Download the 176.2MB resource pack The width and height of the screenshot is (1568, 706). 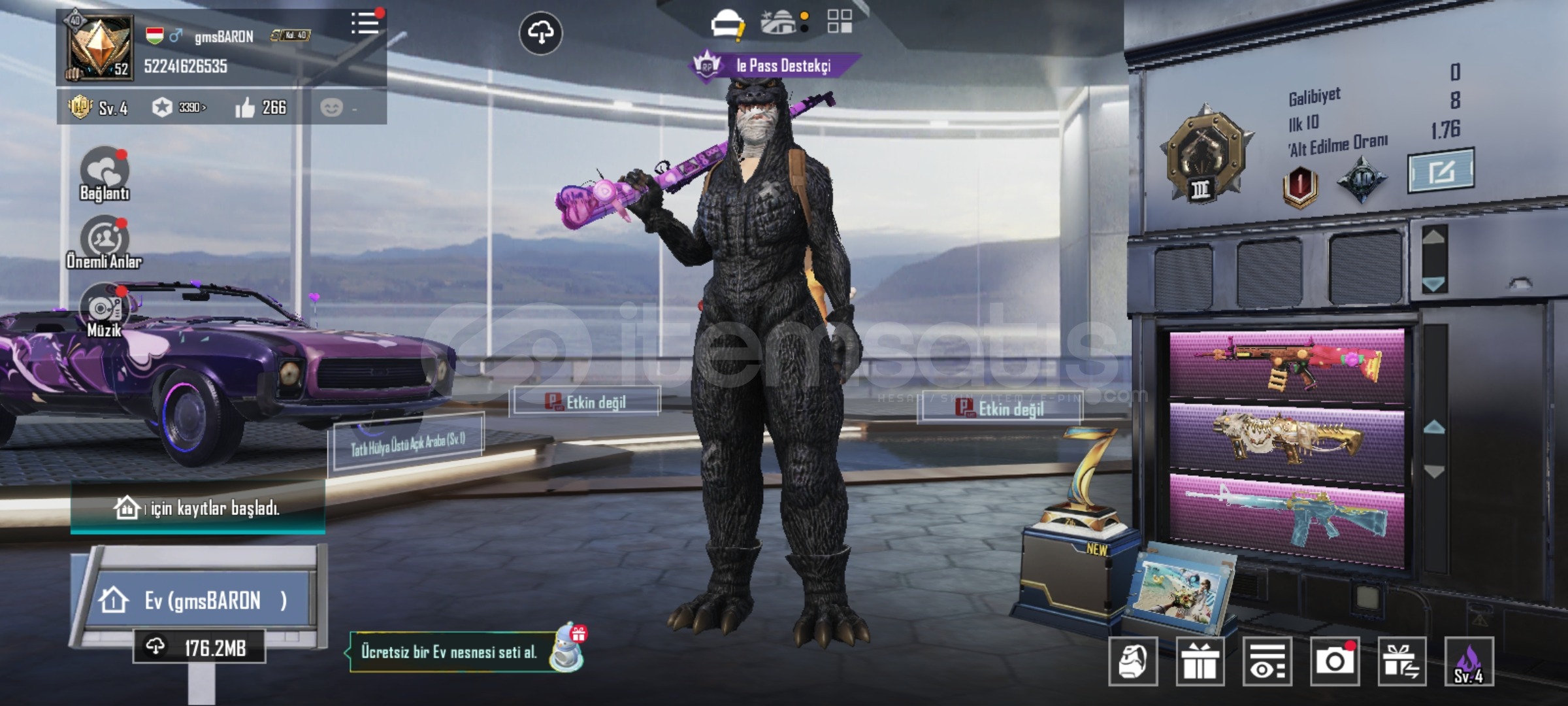click(x=200, y=647)
